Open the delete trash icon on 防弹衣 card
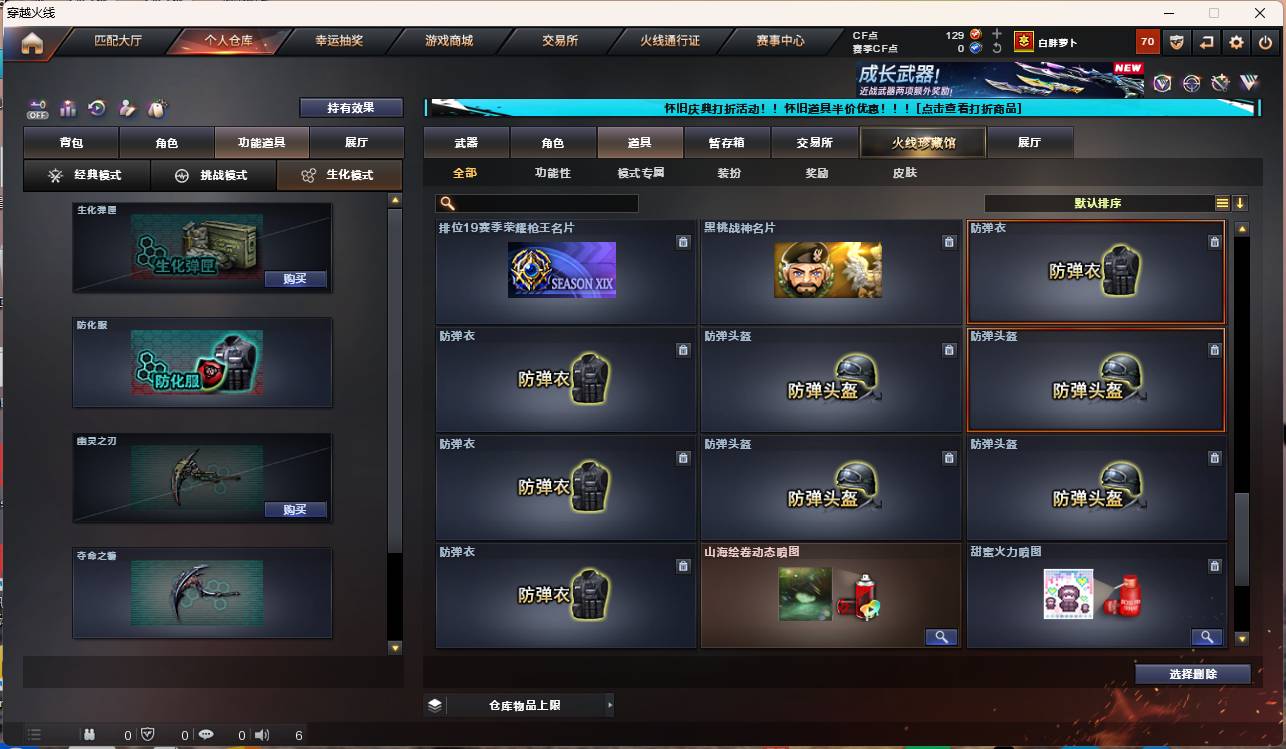Image resolution: width=1286 pixels, height=749 pixels. [x=1215, y=241]
